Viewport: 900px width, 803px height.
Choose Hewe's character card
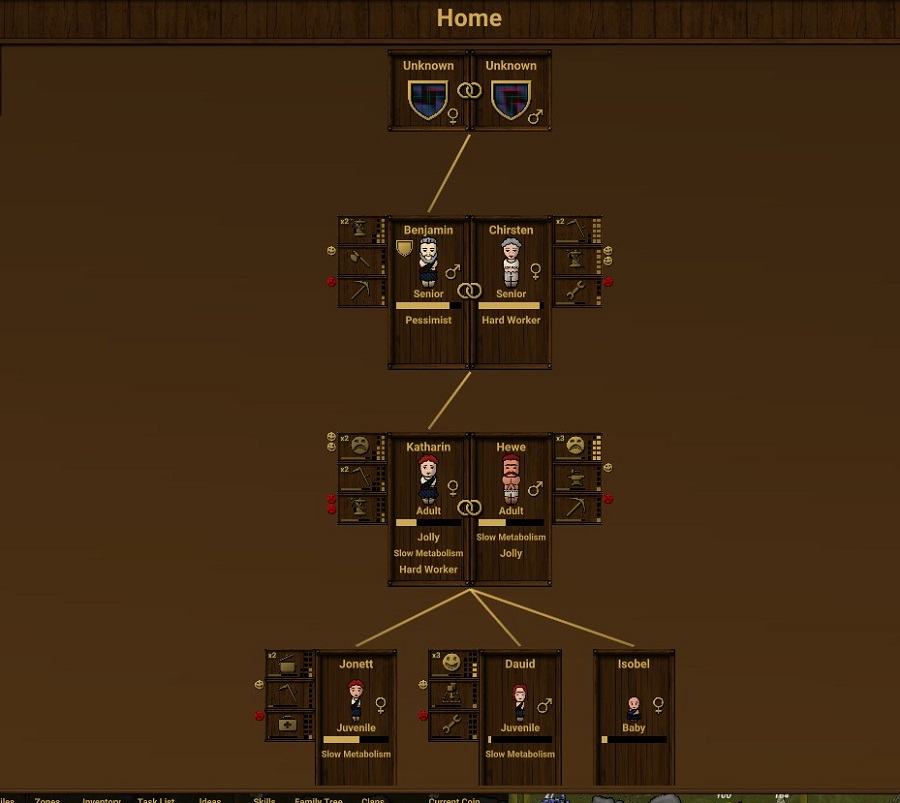(511, 508)
